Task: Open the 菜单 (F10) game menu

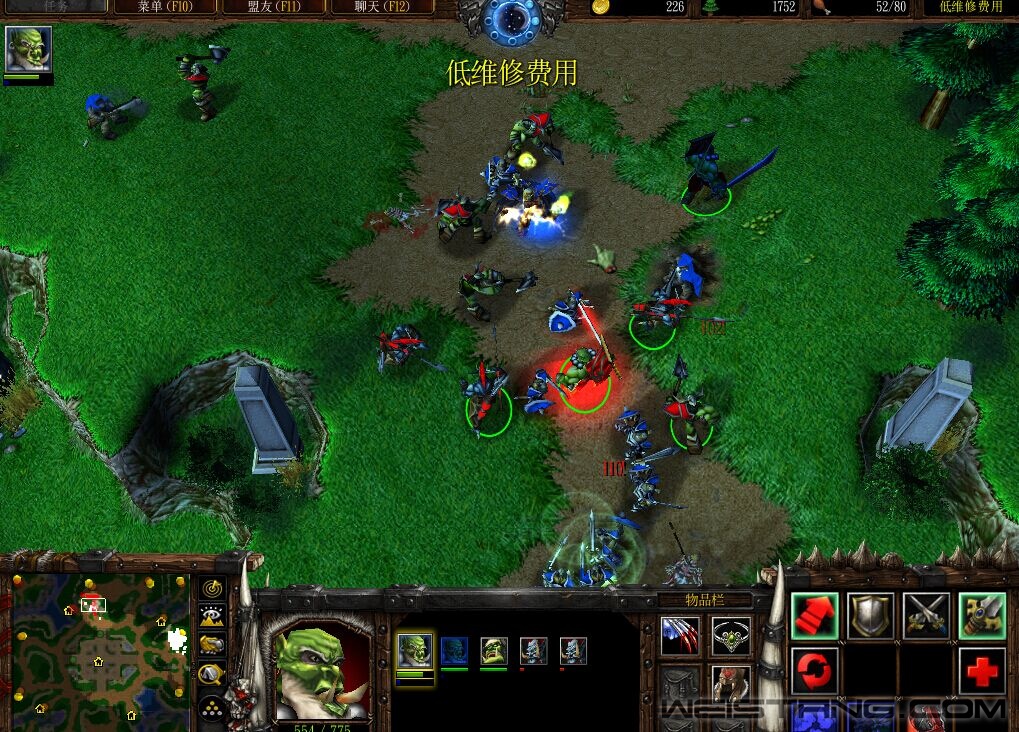Action: [x=164, y=7]
